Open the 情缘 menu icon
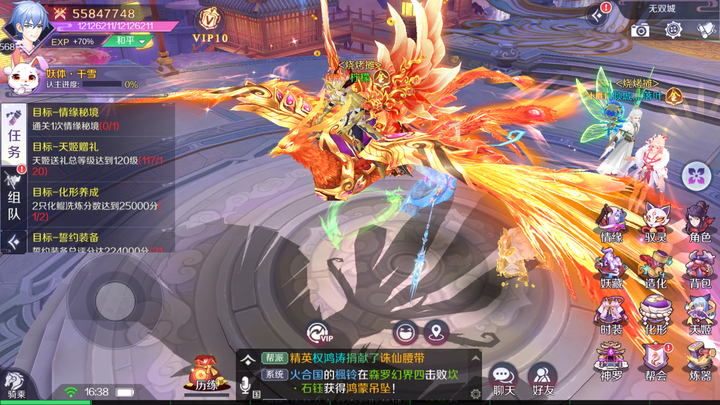 [x=612, y=223]
